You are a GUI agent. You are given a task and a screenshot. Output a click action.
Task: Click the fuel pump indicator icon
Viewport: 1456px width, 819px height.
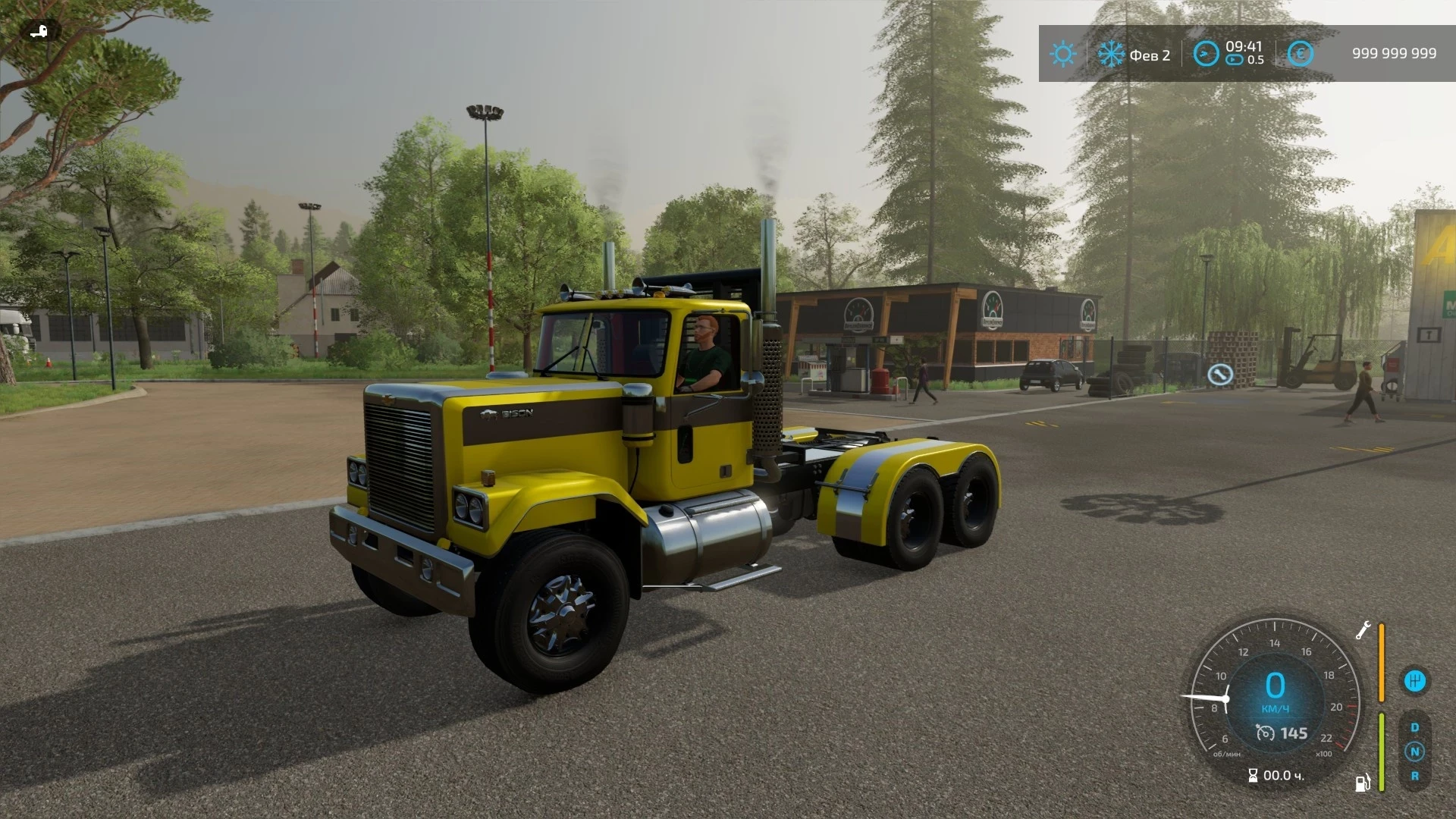point(1362,783)
